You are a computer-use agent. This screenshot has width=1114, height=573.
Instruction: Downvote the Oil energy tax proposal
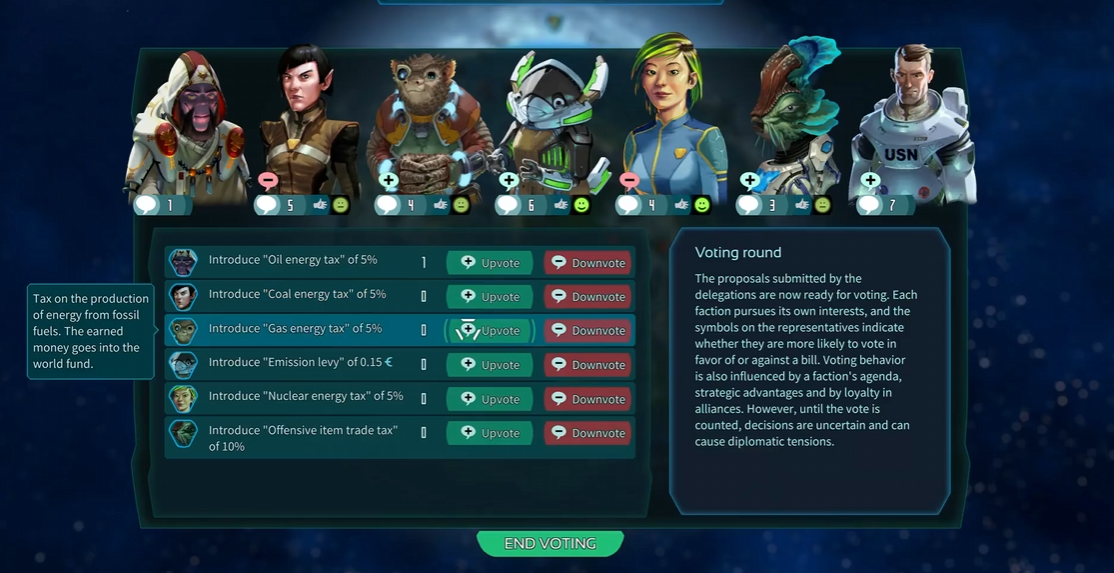[x=588, y=263]
